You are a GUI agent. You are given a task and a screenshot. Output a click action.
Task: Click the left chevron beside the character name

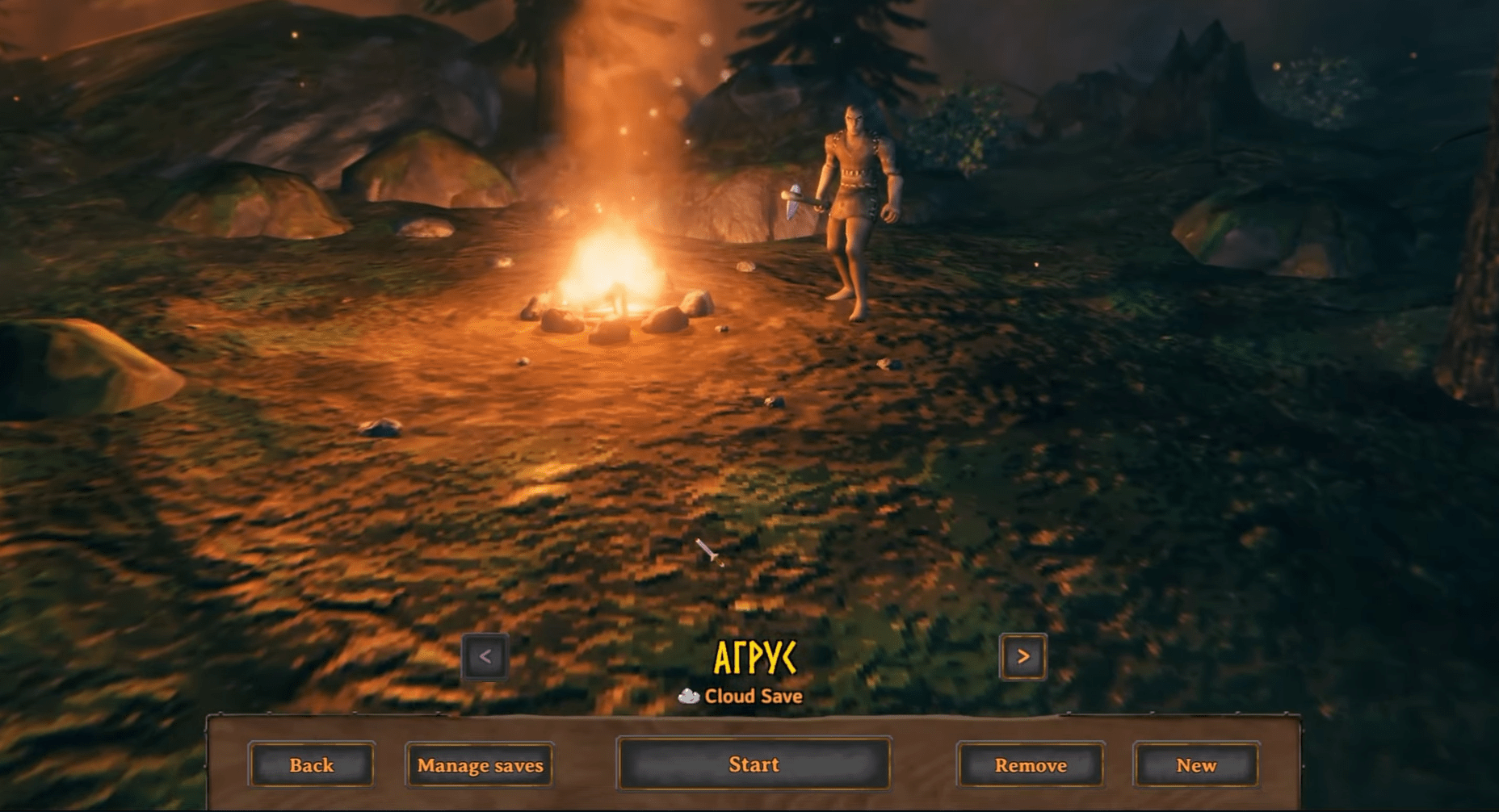[485, 655]
